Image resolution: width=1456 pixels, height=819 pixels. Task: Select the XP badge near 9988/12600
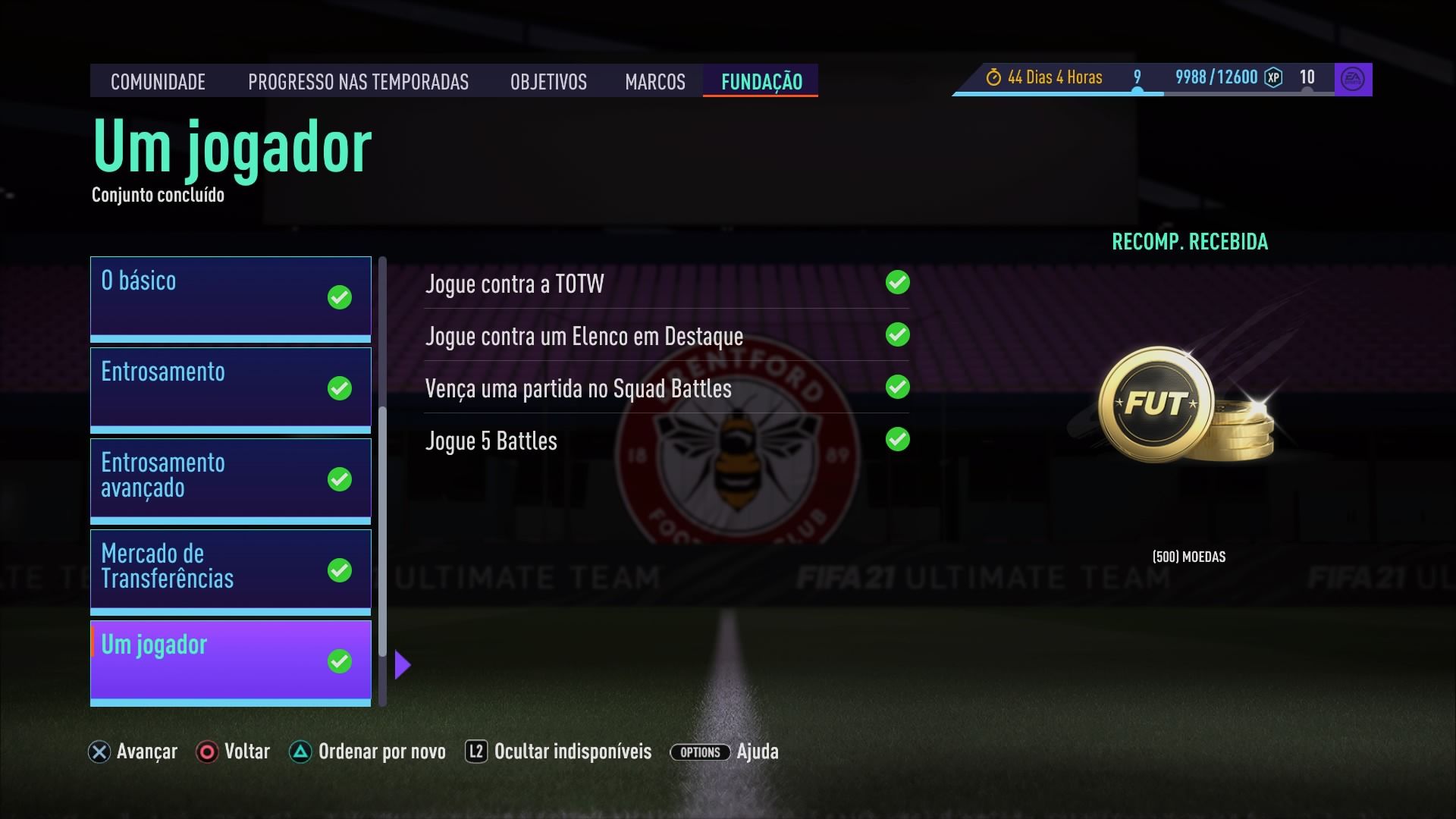[x=1274, y=77]
